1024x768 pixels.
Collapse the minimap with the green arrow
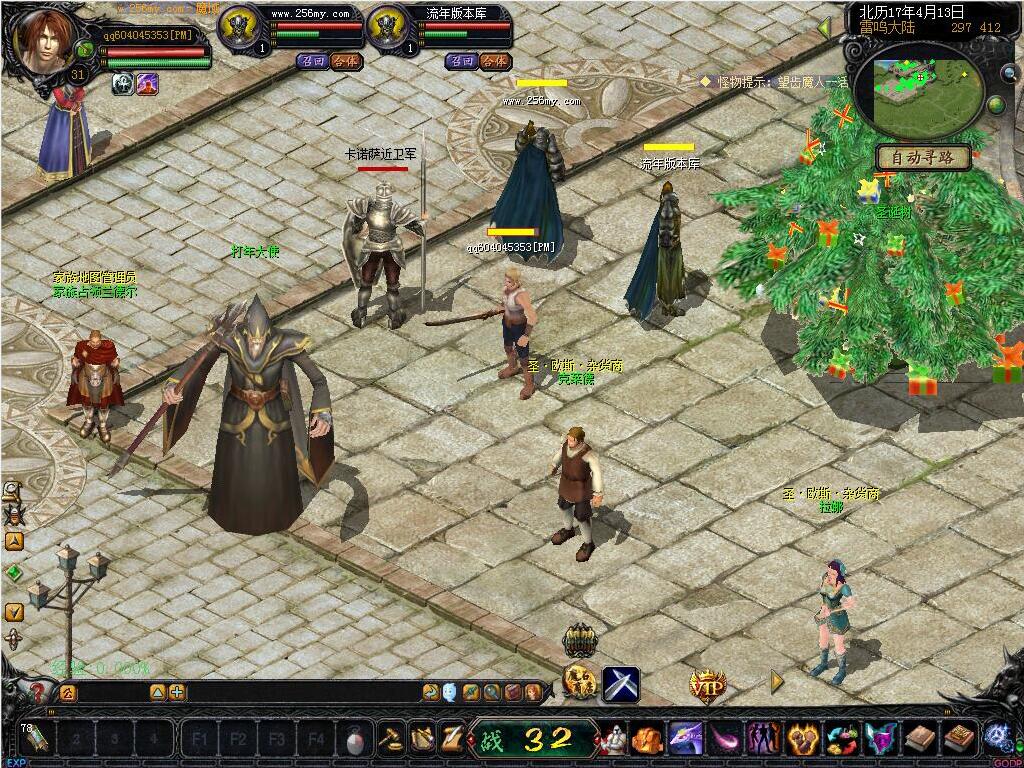824,27
